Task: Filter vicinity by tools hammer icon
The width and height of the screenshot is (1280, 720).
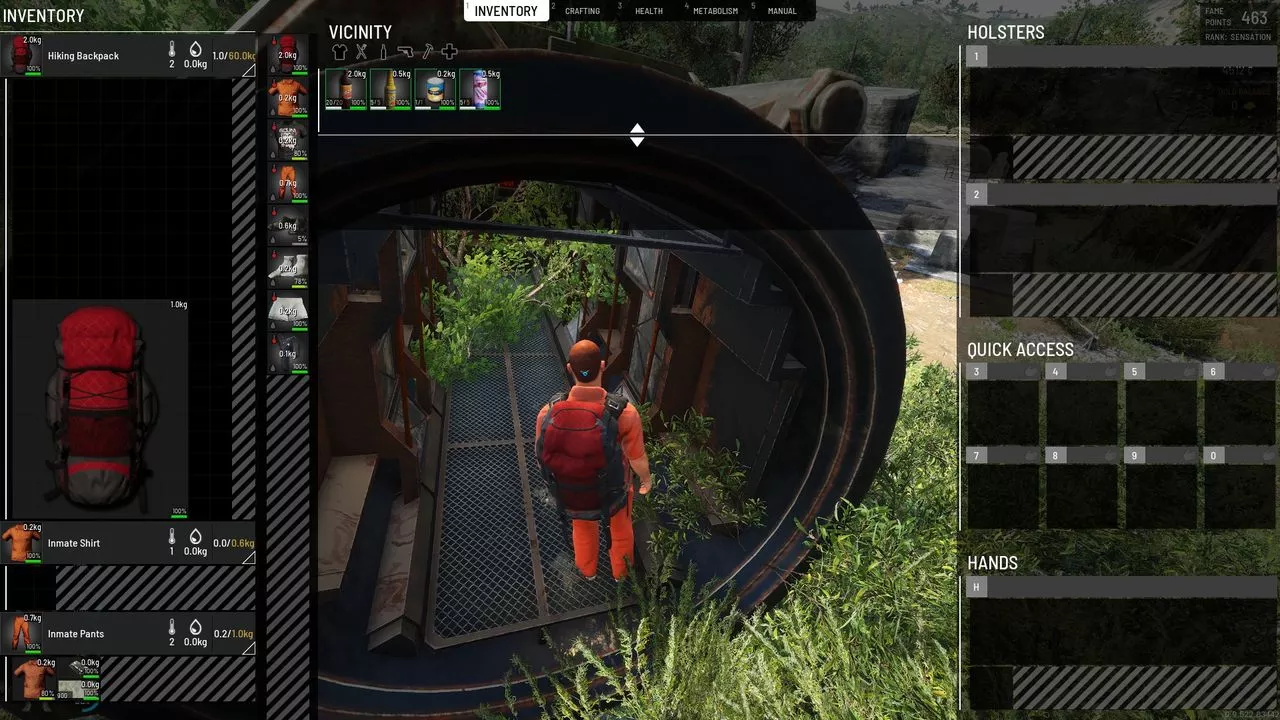Action: point(428,52)
